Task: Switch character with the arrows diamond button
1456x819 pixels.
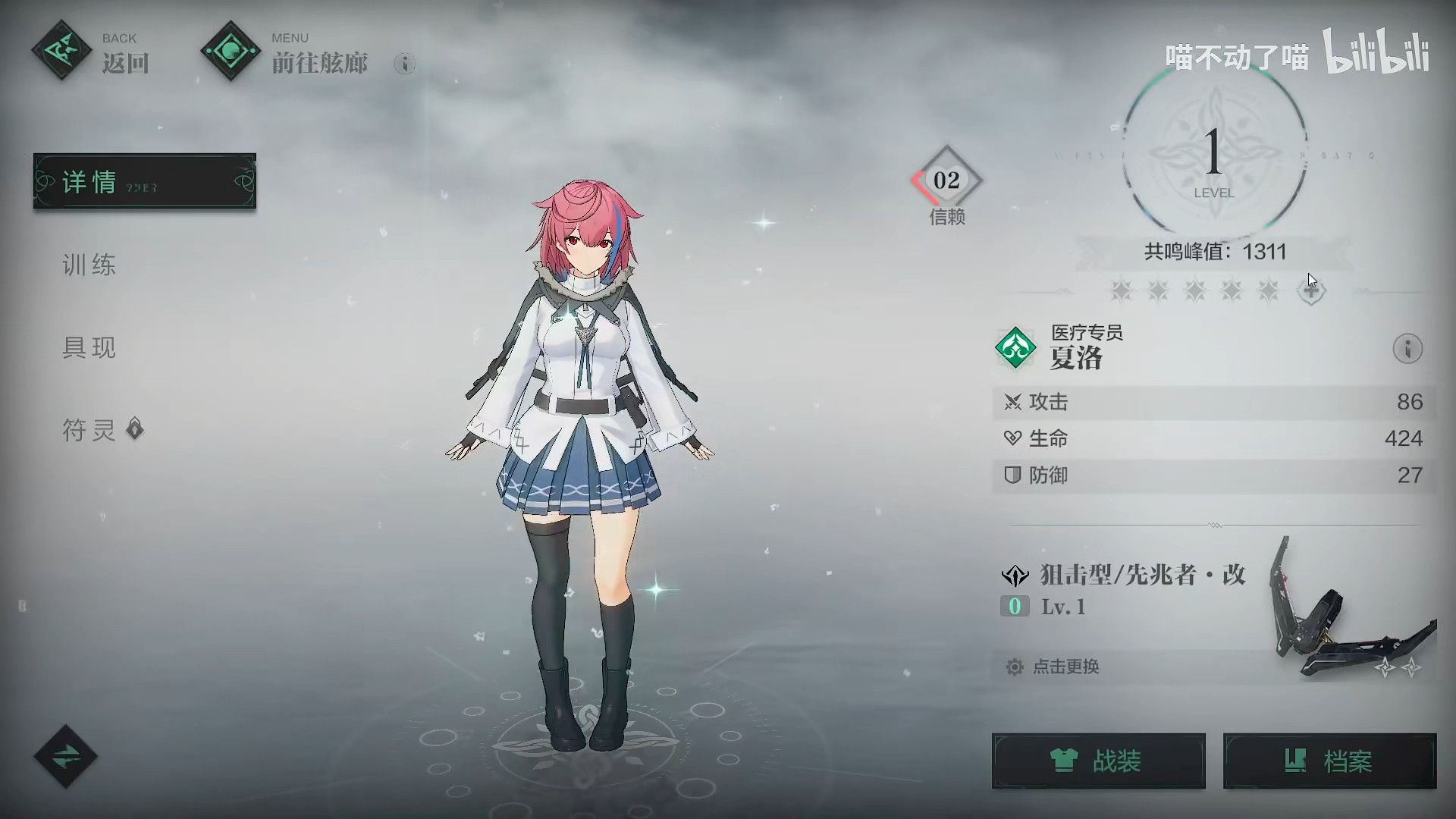Action: coord(65,756)
